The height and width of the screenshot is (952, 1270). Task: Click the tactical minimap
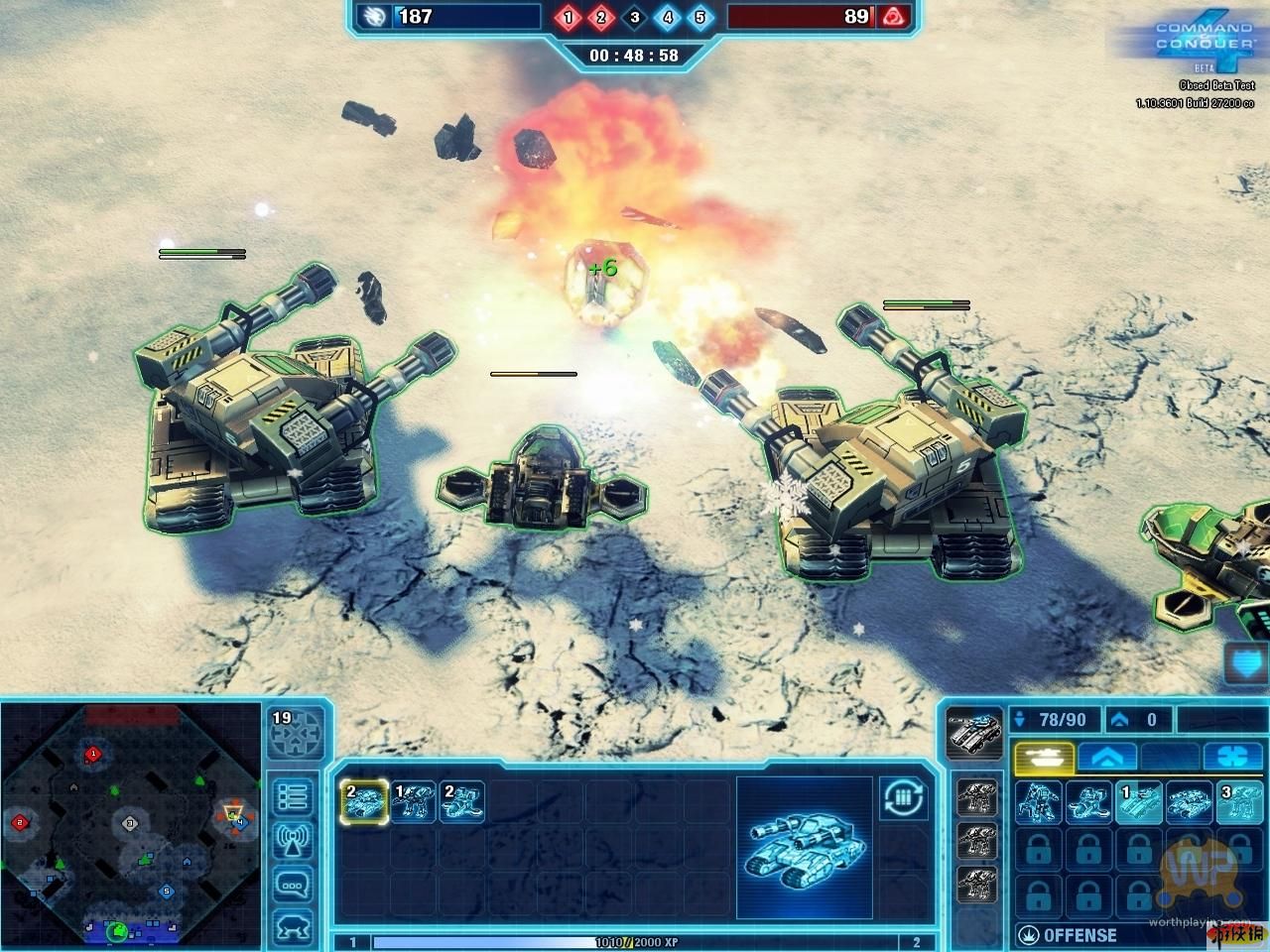tap(127, 822)
